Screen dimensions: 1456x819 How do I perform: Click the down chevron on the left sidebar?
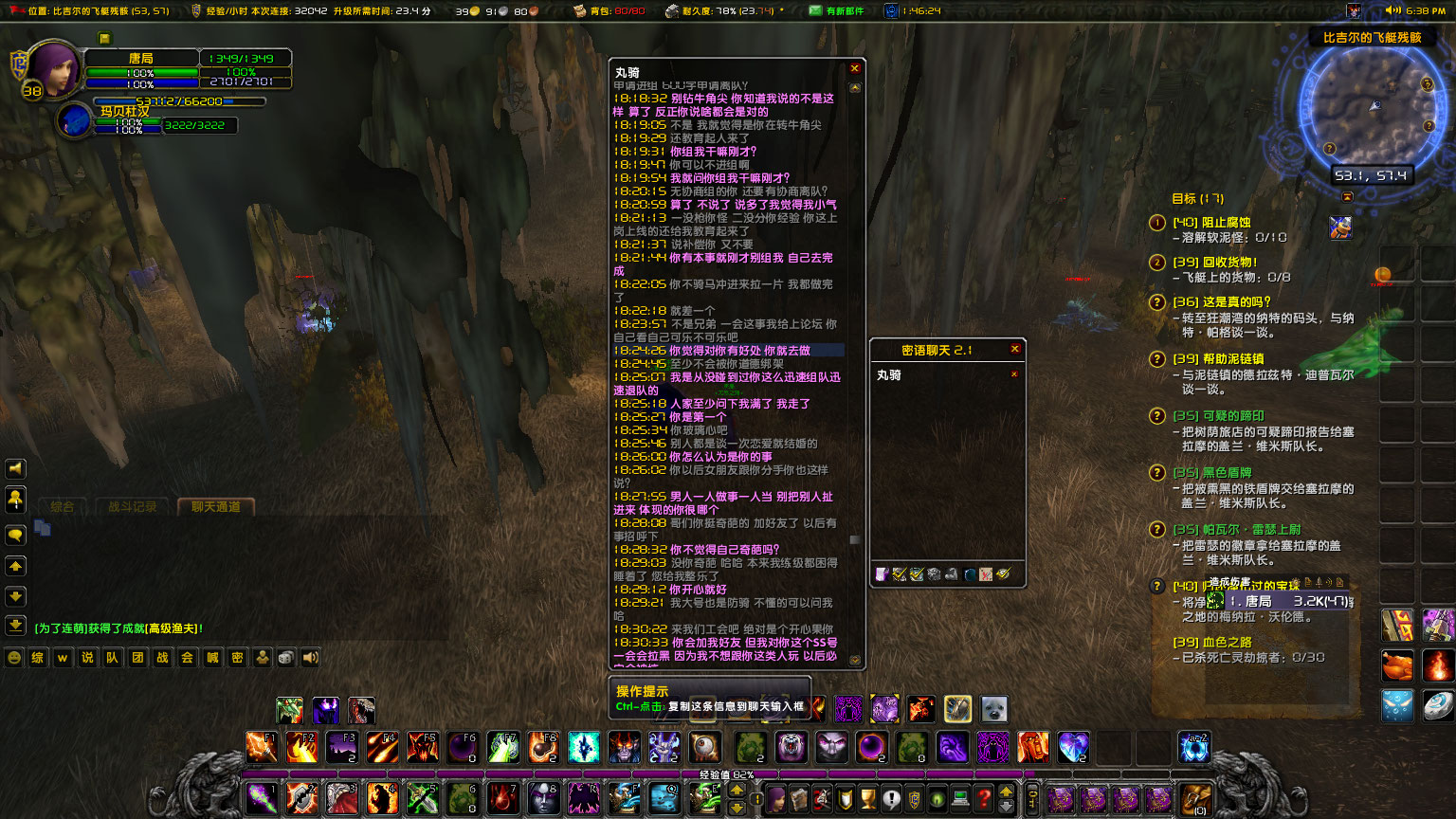(x=14, y=597)
